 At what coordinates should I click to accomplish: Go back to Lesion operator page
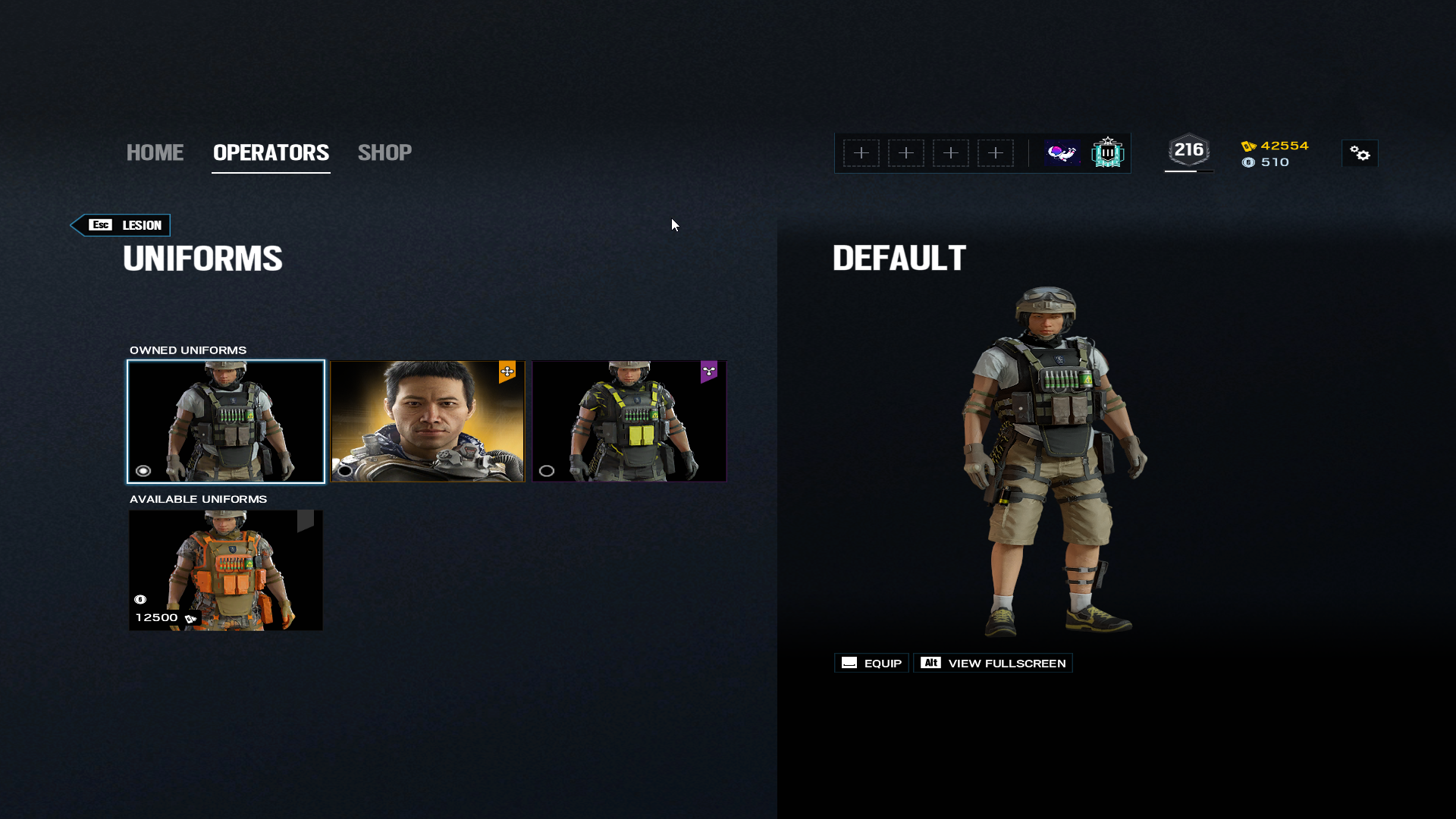(121, 225)
